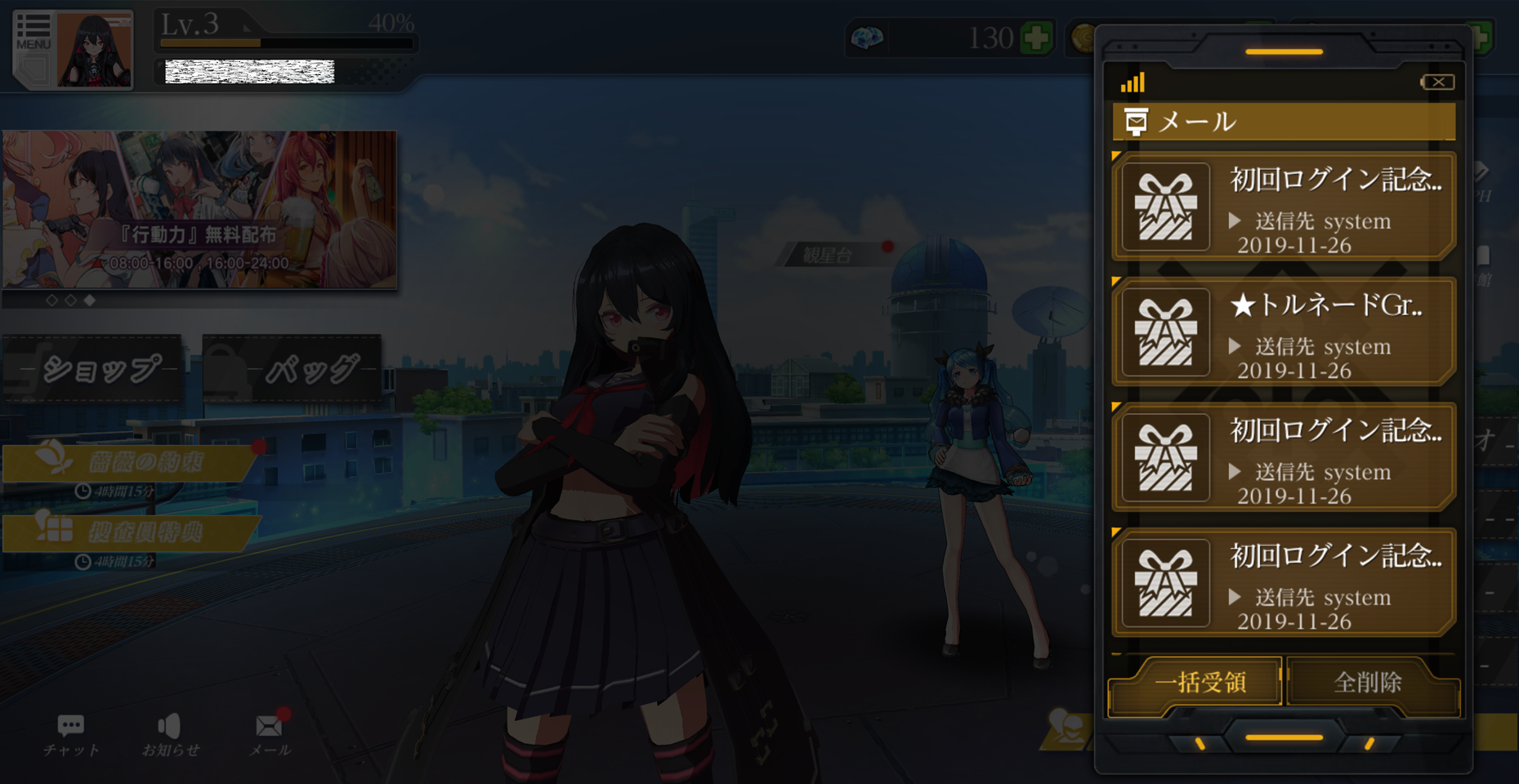Open チャット chat

point(71,734)
